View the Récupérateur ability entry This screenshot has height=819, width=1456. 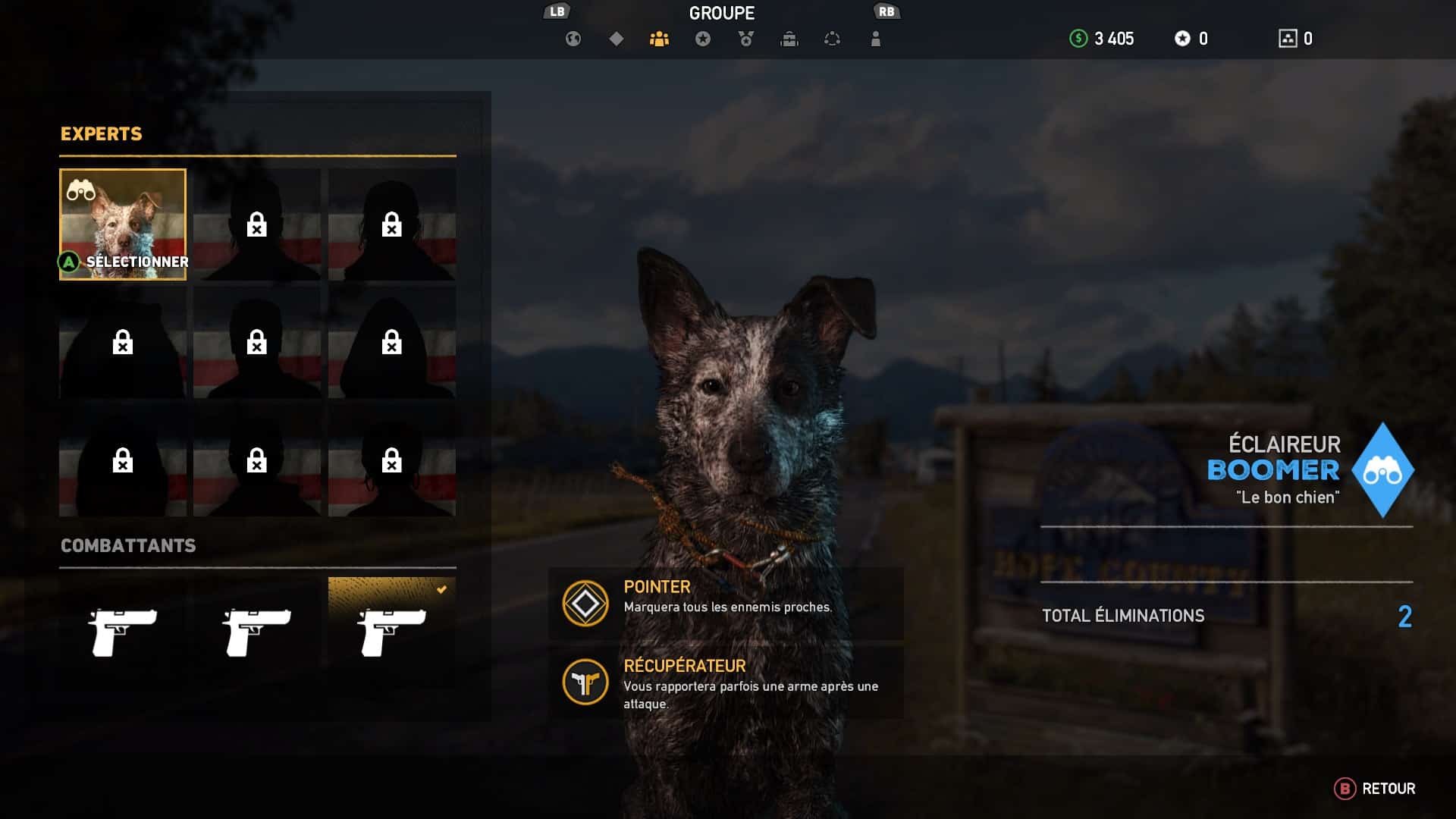[726, 682]
